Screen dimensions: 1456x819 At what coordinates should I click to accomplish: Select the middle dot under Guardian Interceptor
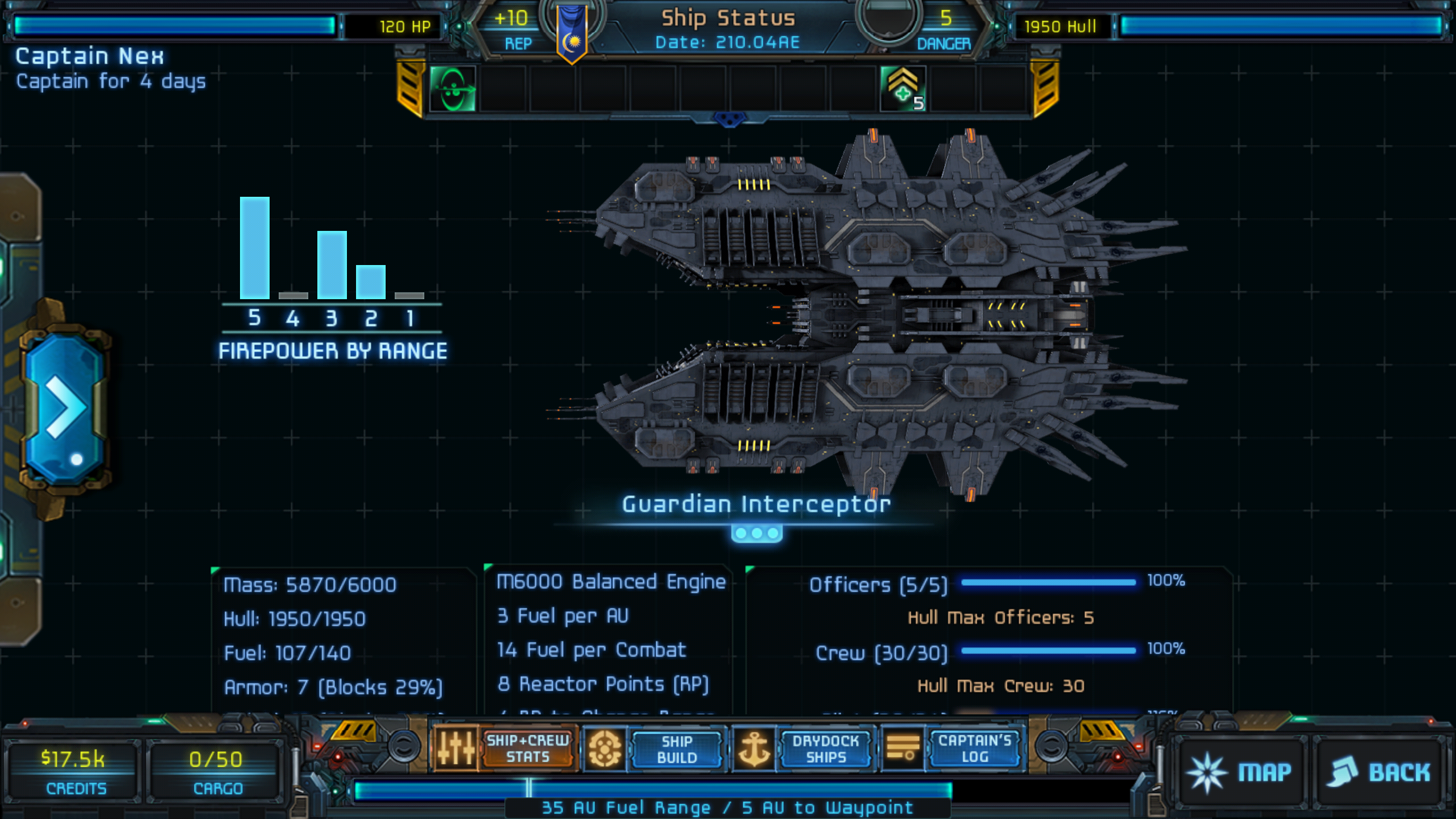756,533
